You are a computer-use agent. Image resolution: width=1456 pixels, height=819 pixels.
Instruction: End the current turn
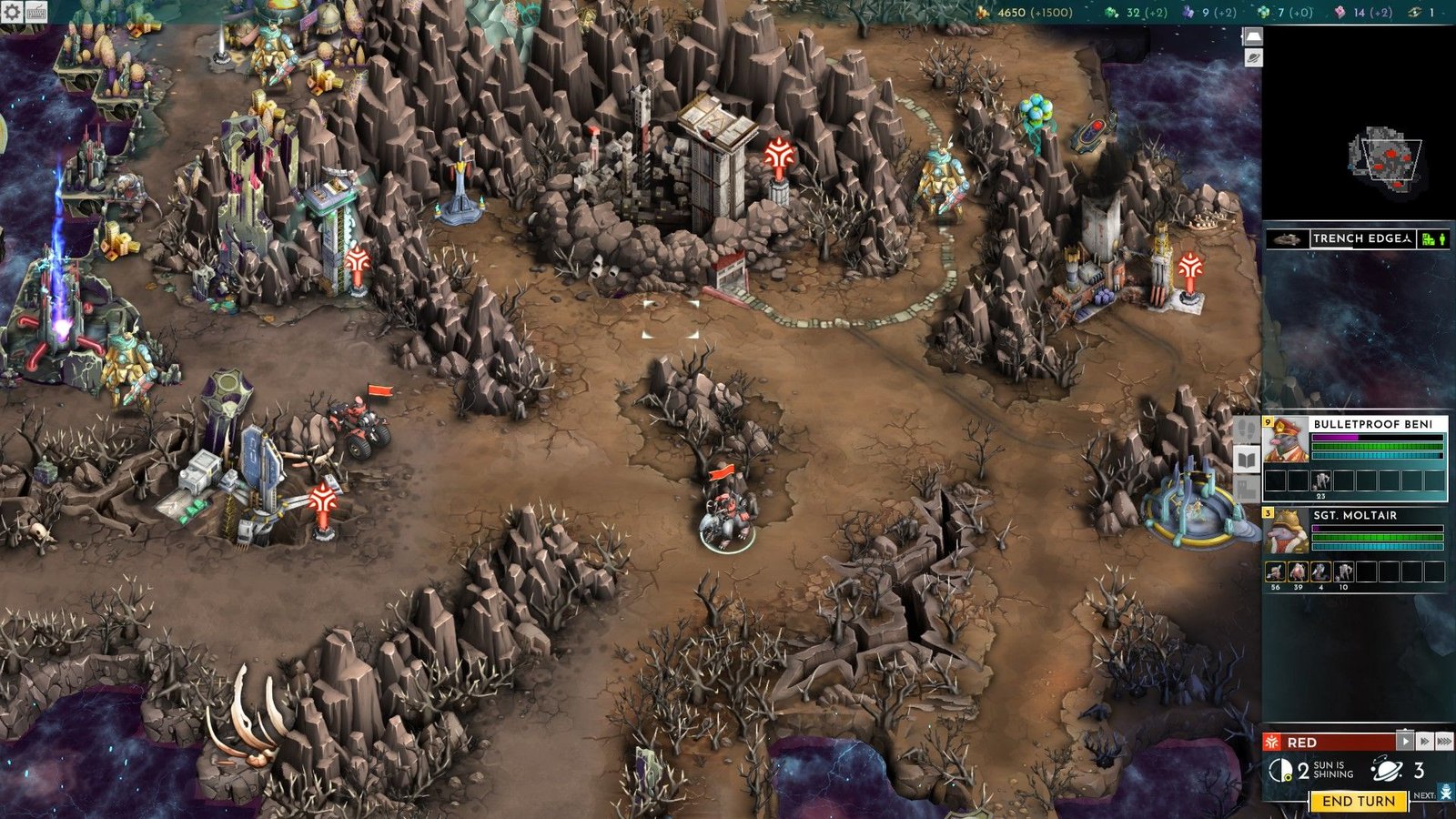pos(1358,801)
